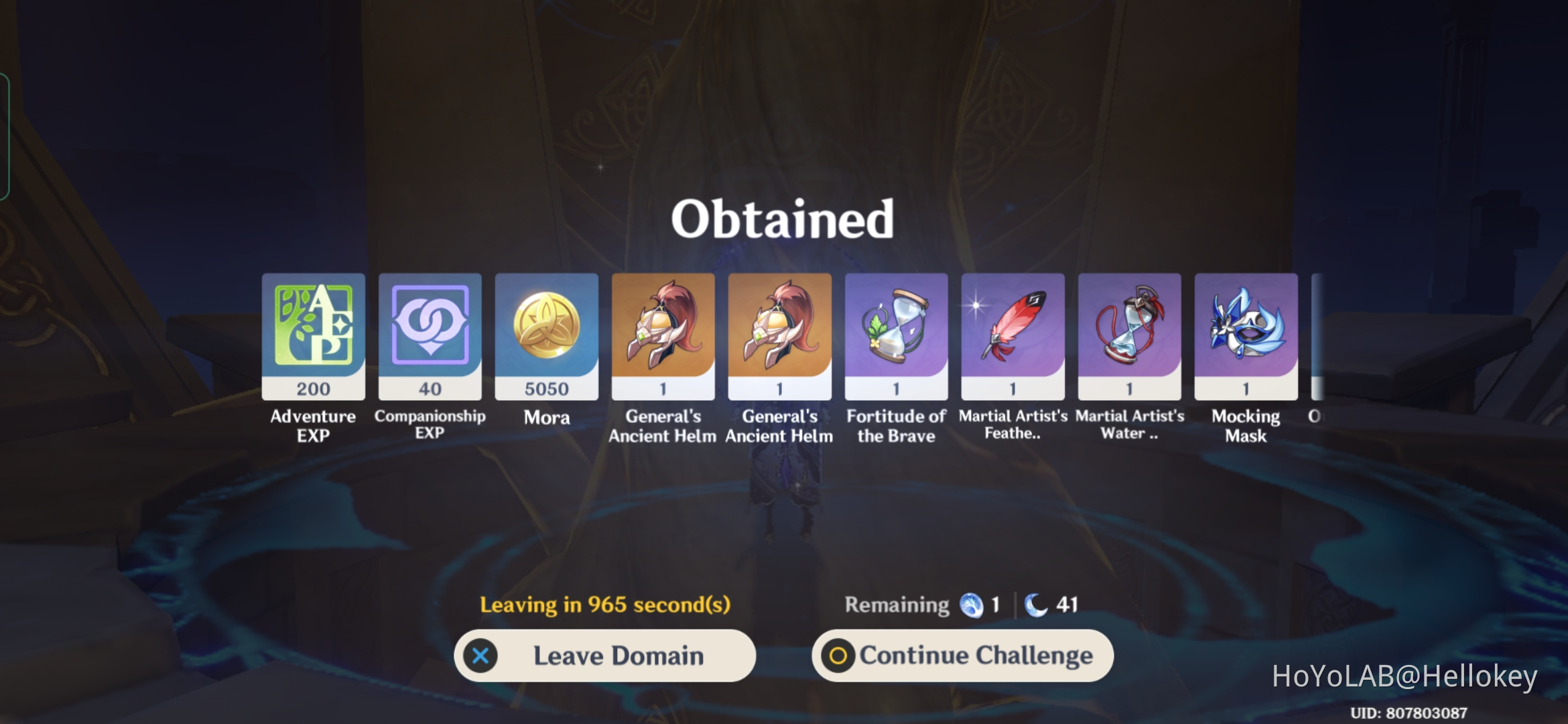Viewport: 1568px width, 724px height.
Task: Click the Leaving in 965 seconds timer text
Action: [605, 604]
